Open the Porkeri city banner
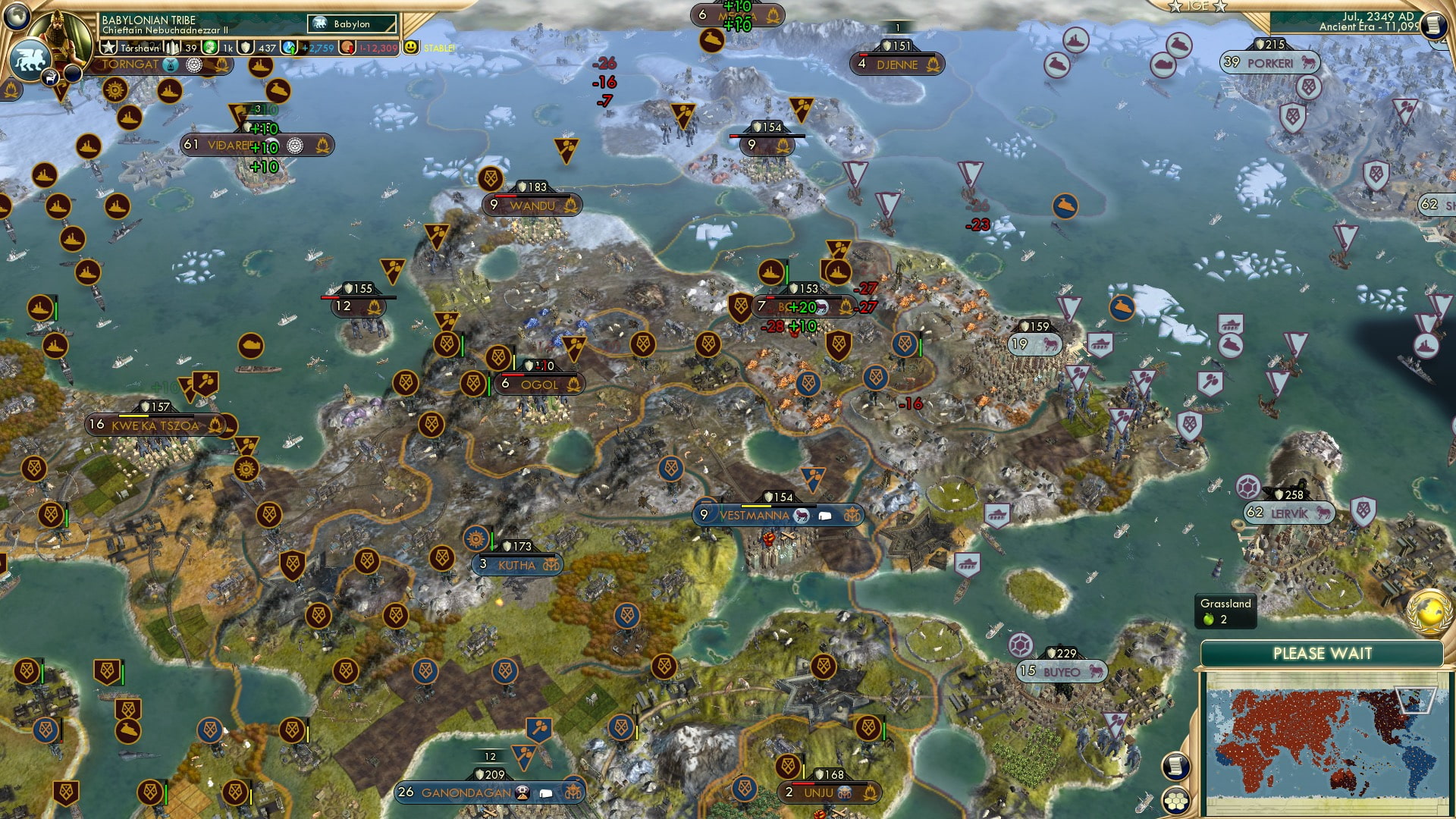The width and height of the screenshot is (1456, 819). (1270, 63)
